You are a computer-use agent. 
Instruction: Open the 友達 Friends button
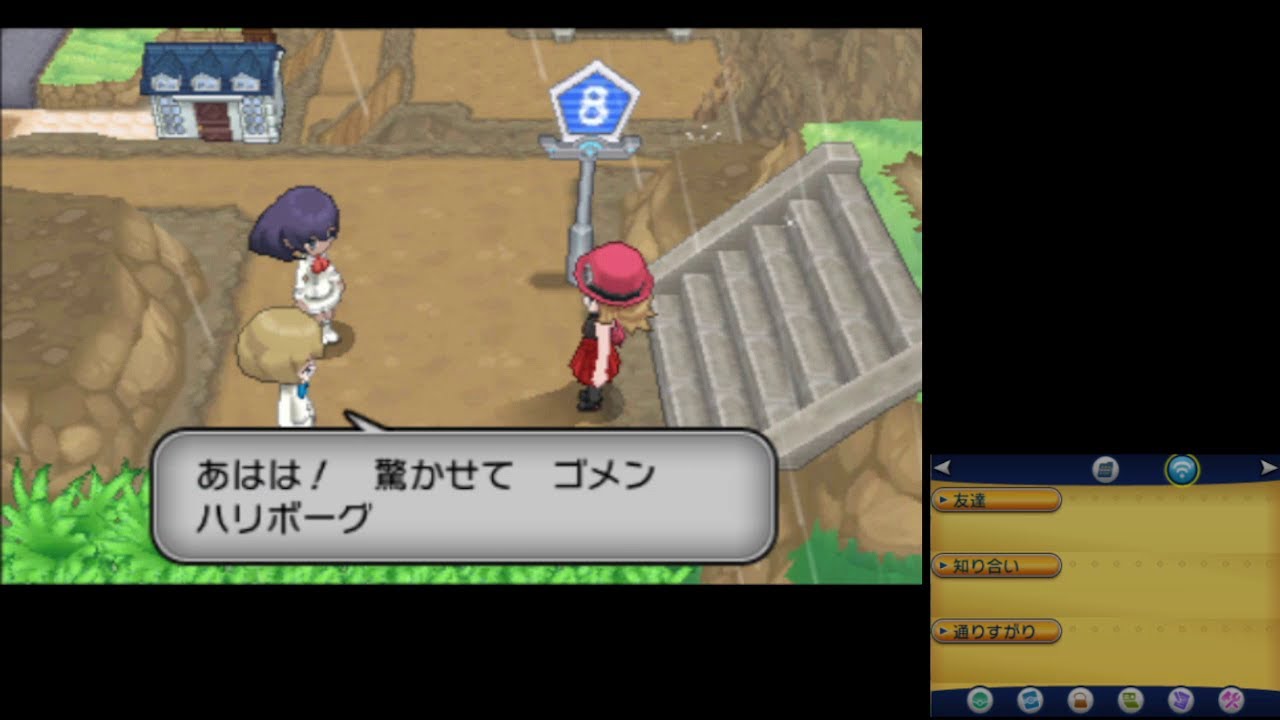997,500
